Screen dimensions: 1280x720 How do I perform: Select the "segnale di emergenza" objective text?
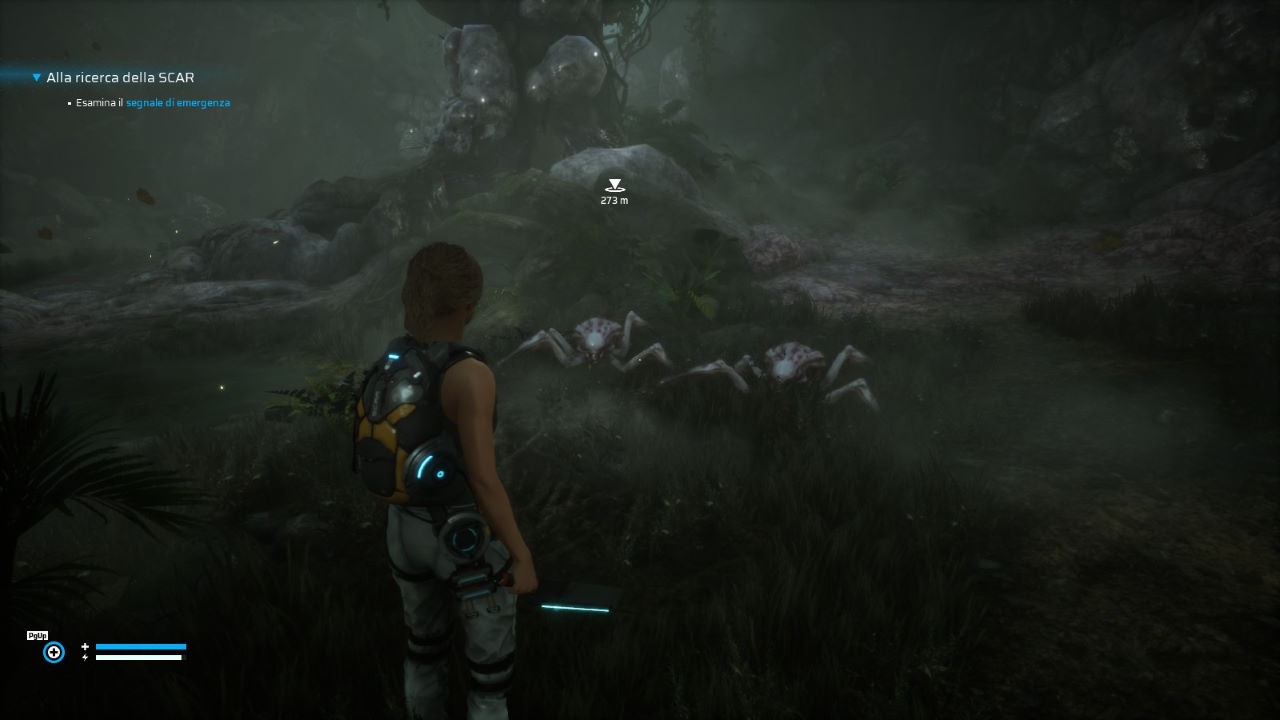(x=178, y=103)
